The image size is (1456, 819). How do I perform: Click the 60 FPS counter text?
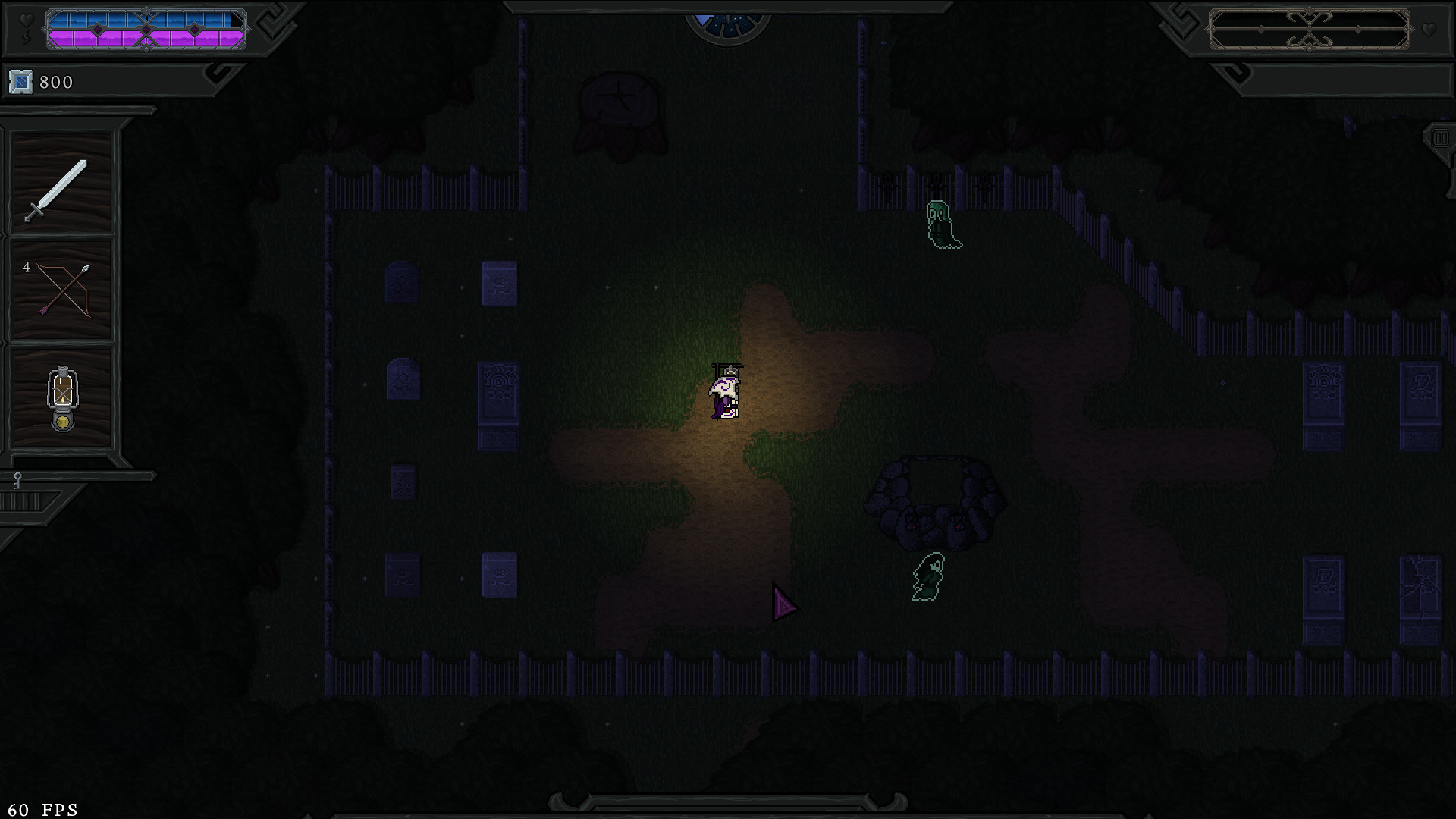click(x=42, y=809)
